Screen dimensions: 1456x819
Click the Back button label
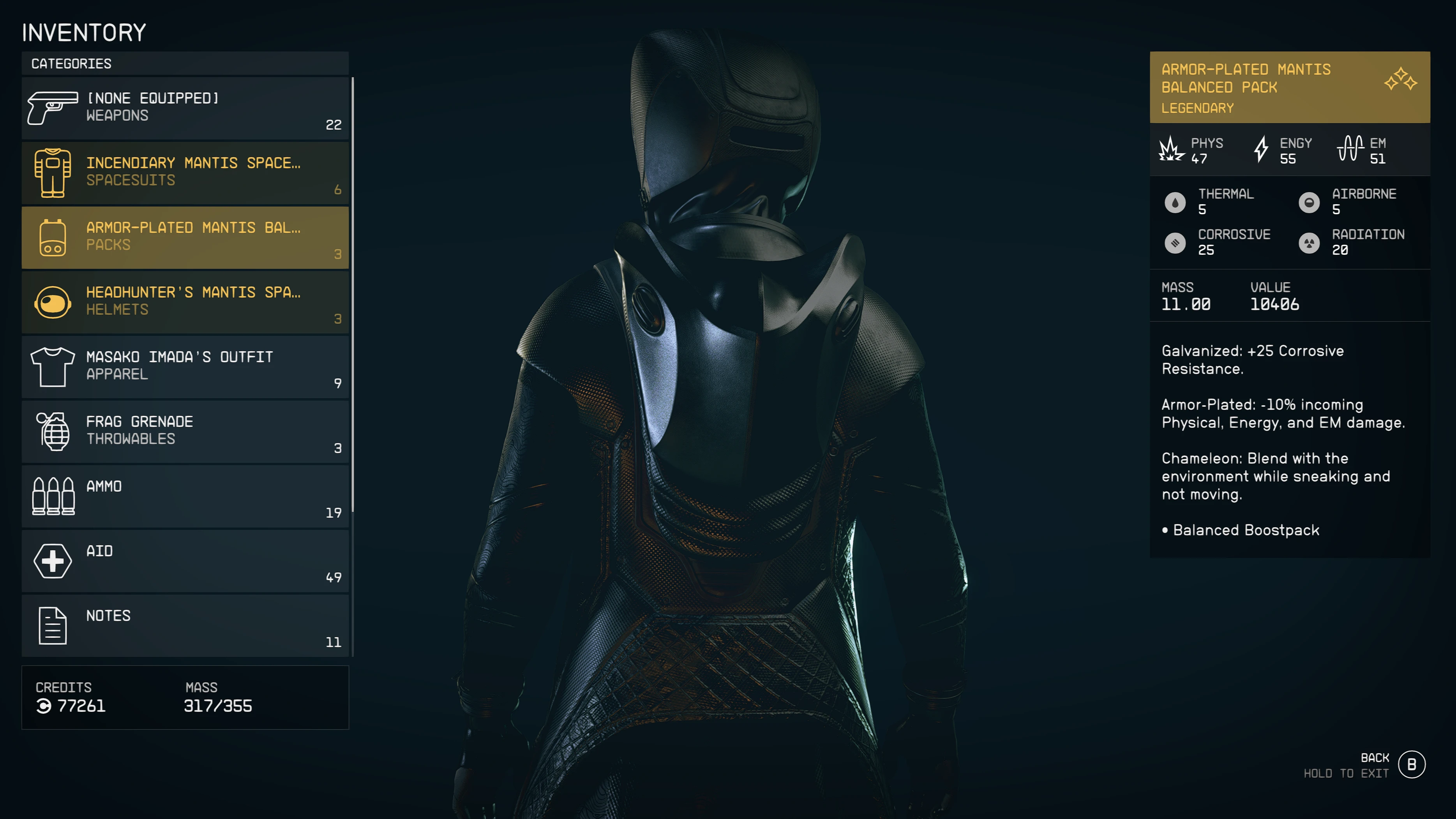(1375, 758)
